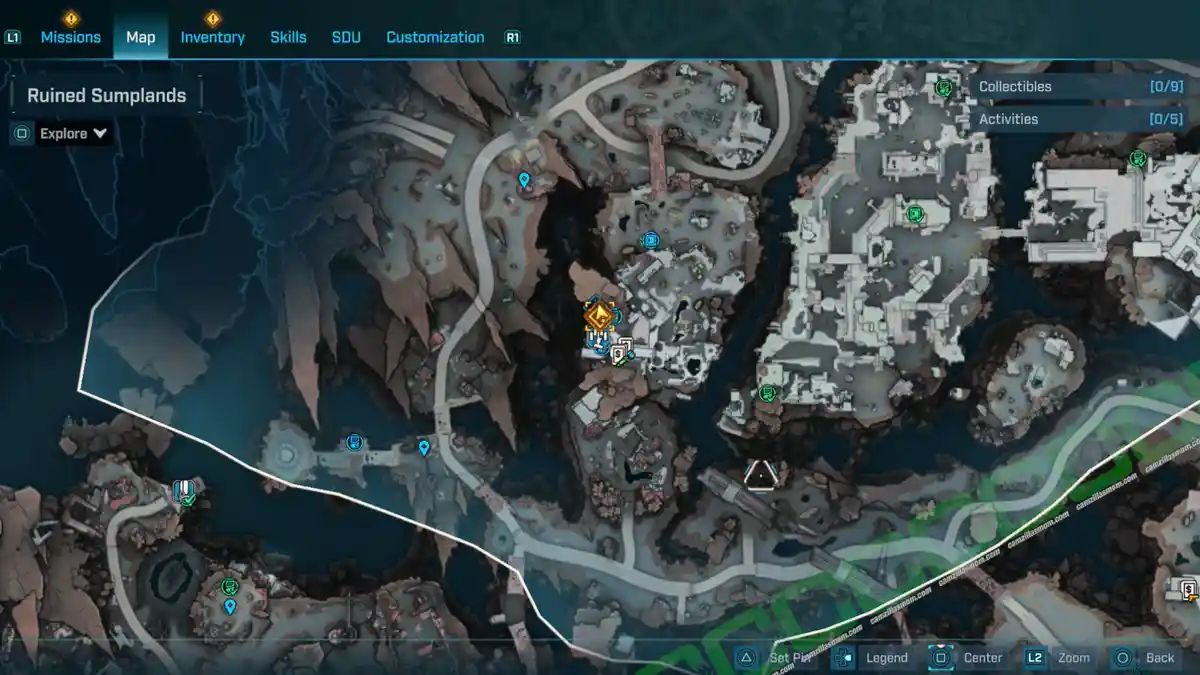Screen dimensions: 1200x675
Task: Select the Skills tab
Action: click(288, 37)
